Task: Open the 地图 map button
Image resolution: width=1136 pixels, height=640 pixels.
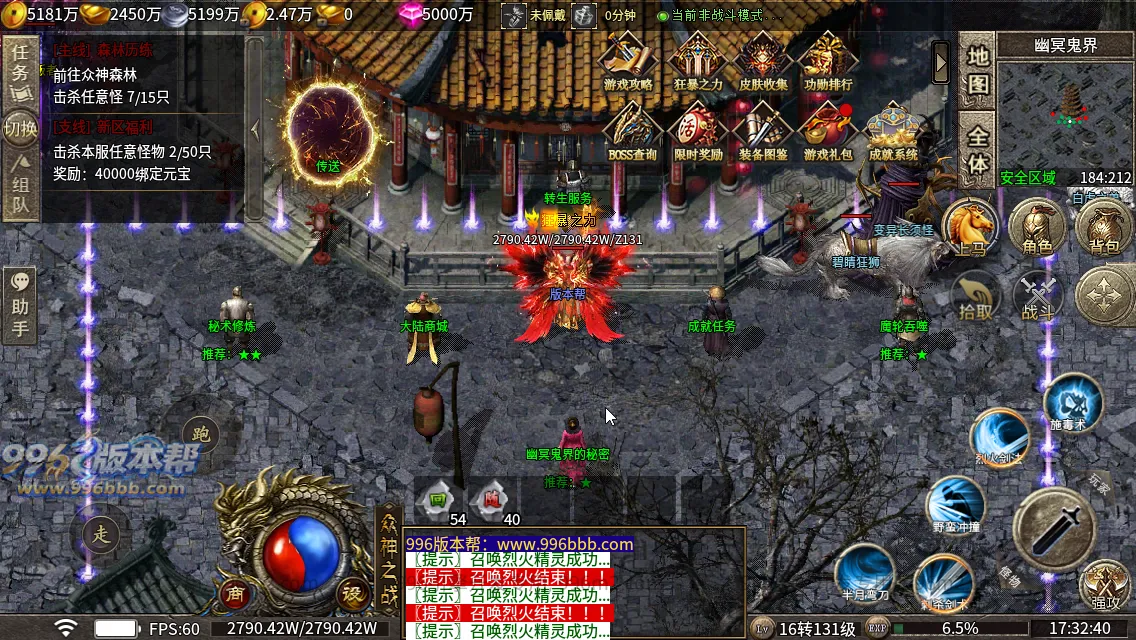Action: pos(977,70)
